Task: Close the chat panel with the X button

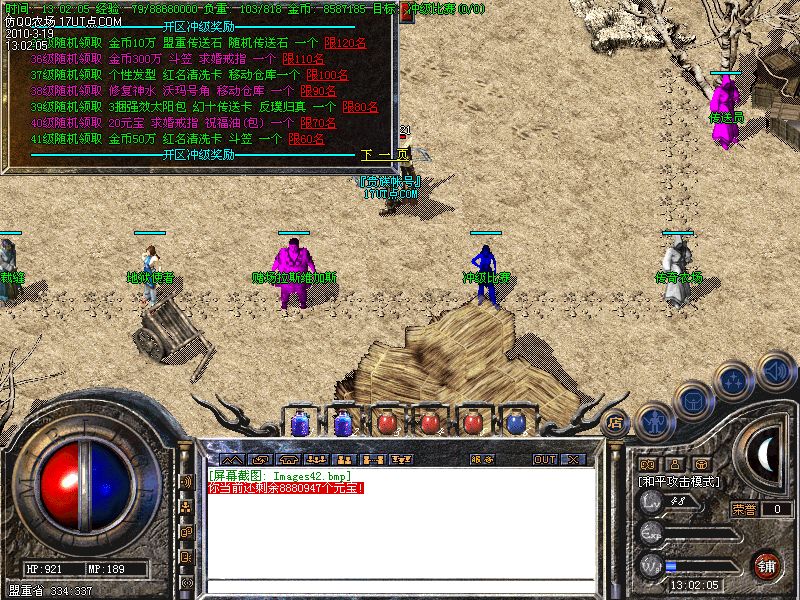Action: pyautogui.click(x=573, y=460)
